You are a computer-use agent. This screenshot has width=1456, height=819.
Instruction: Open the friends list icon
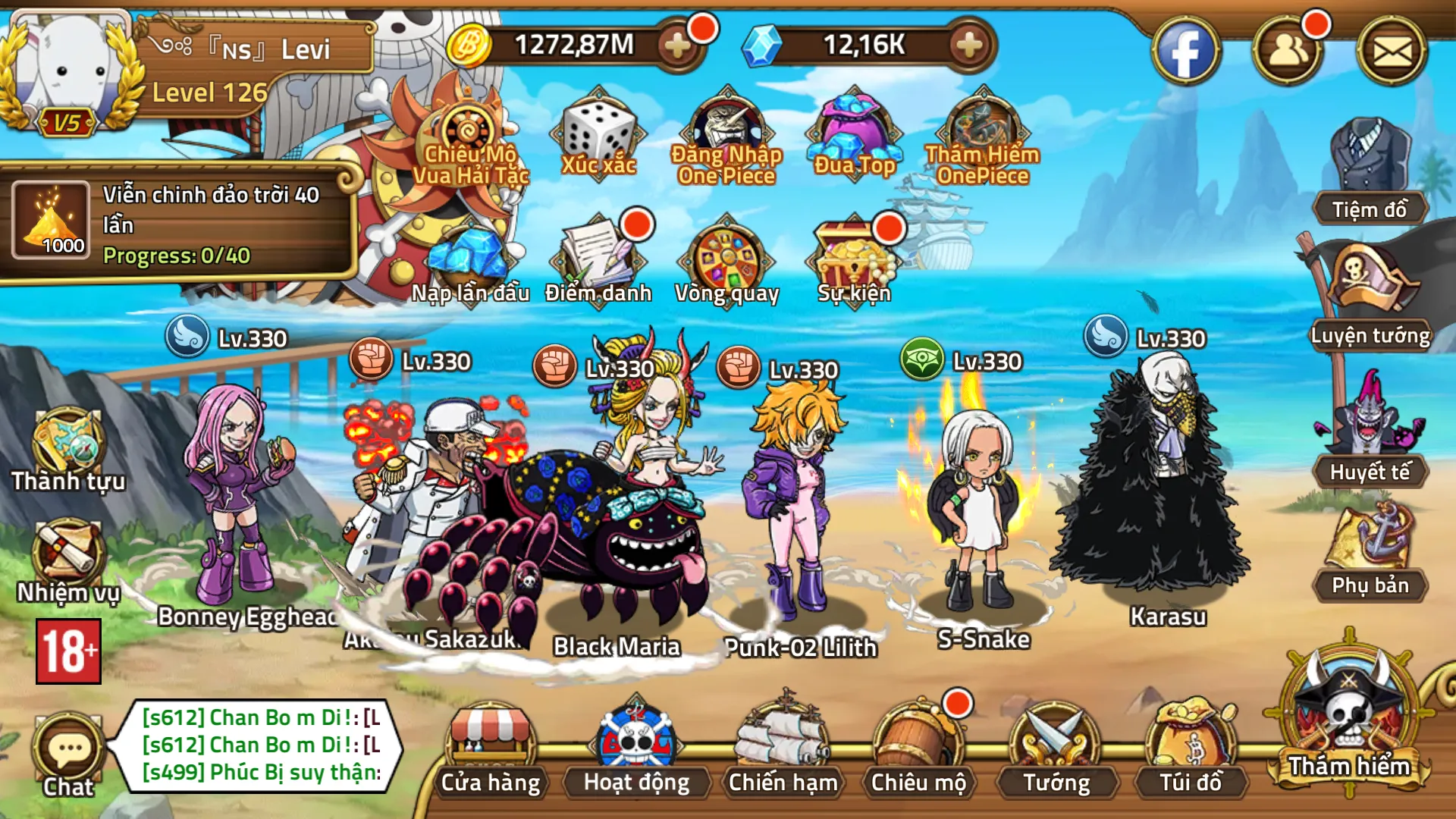(x=1288, y=52)
